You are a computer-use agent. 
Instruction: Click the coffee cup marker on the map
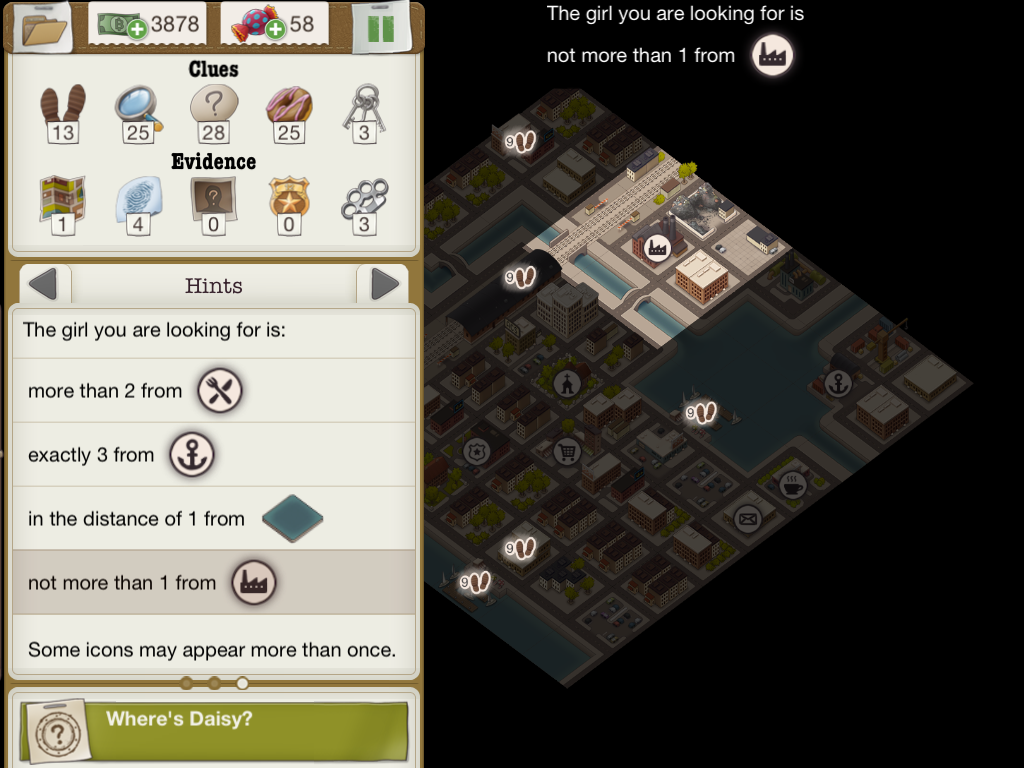[x=793, y=484]
